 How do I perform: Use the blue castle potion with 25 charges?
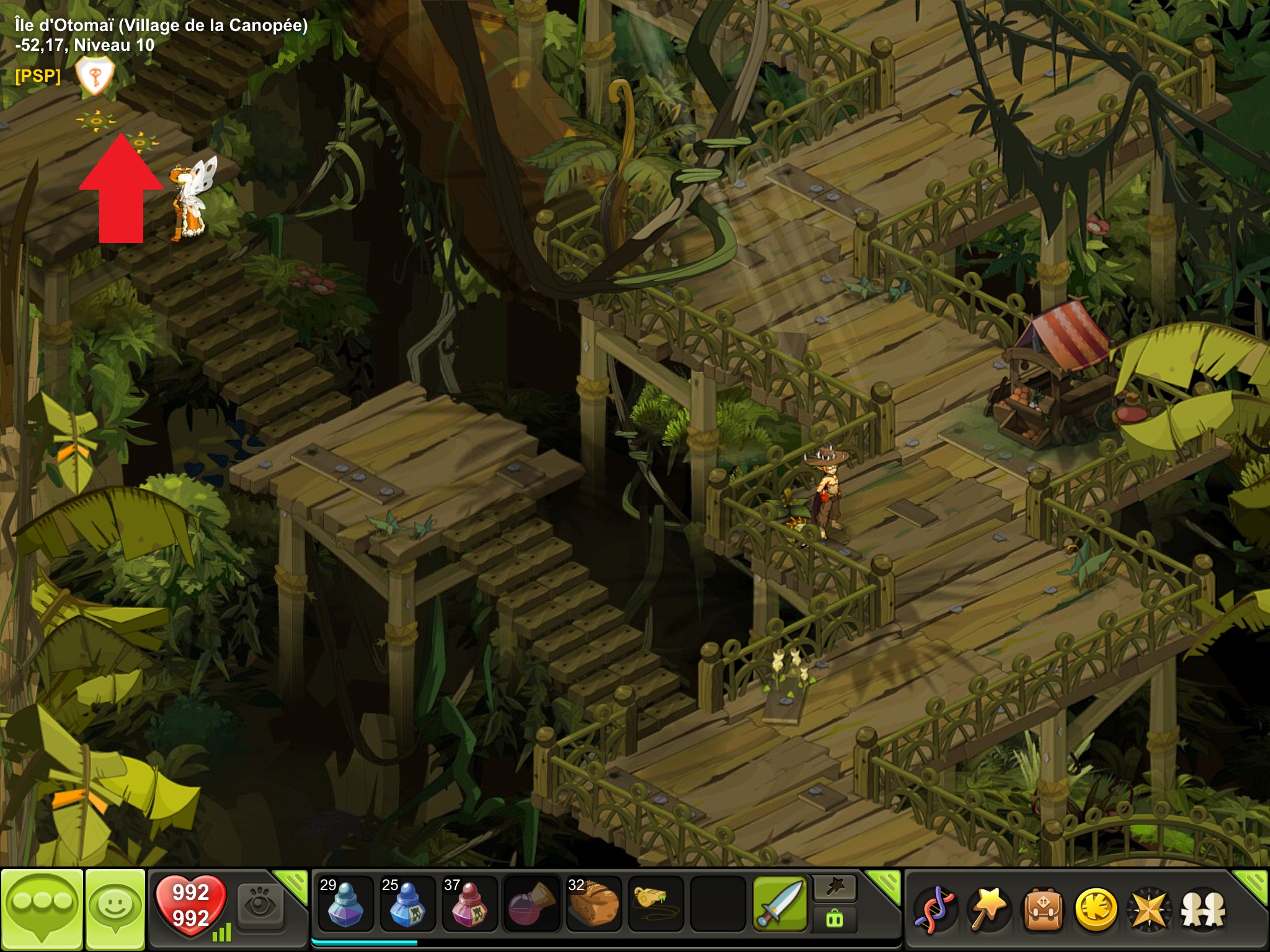(x=407, y=904)
